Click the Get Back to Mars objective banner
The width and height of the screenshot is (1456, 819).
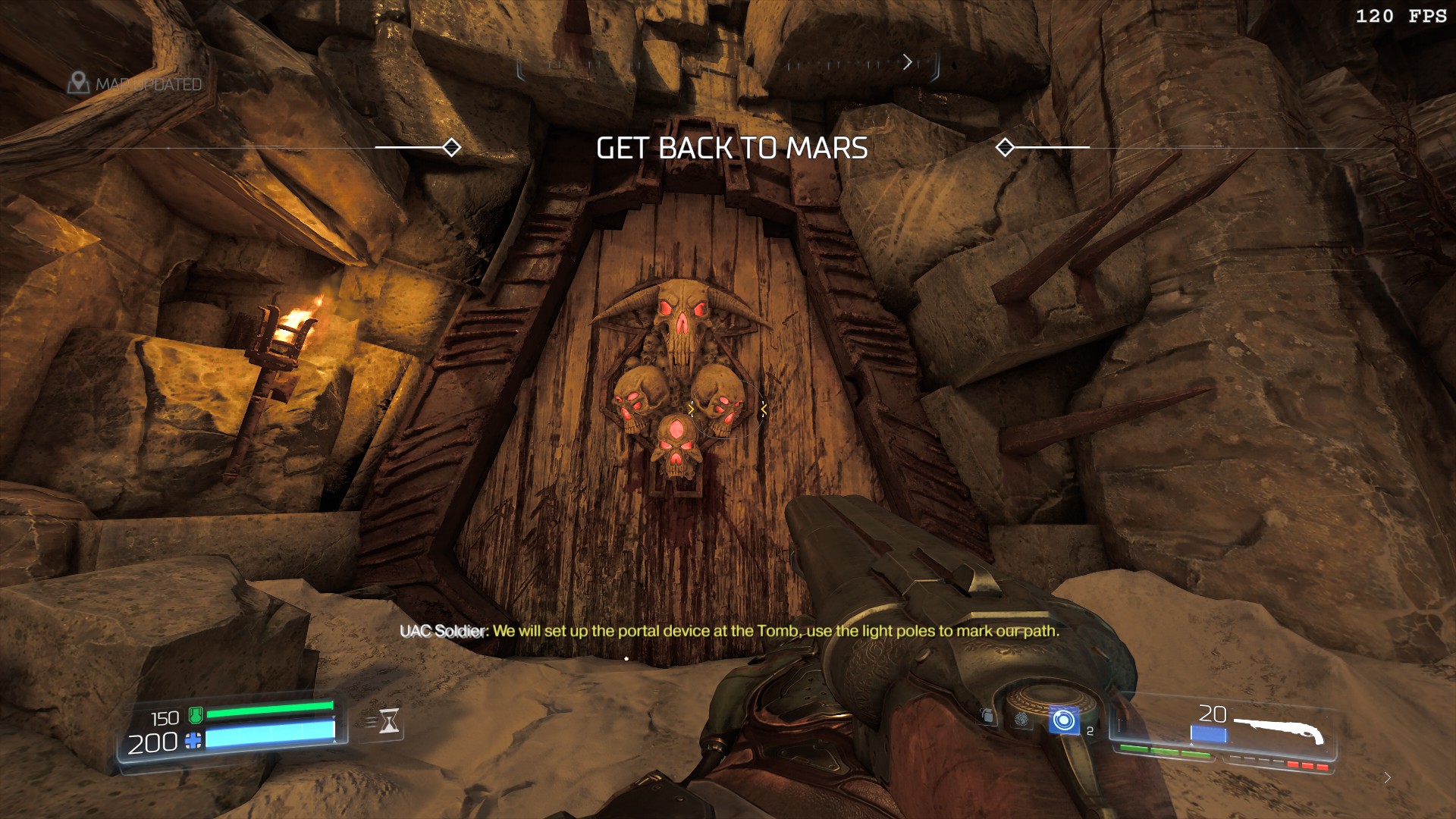pos(732,148)
